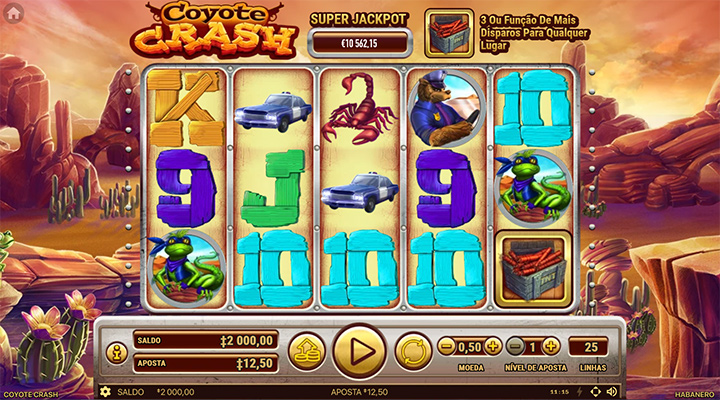This screenshot has width=720, height=400.
Task: Raise the Nível de Aposta bet level
Action: pyautogui.click(x=551, y=346)
